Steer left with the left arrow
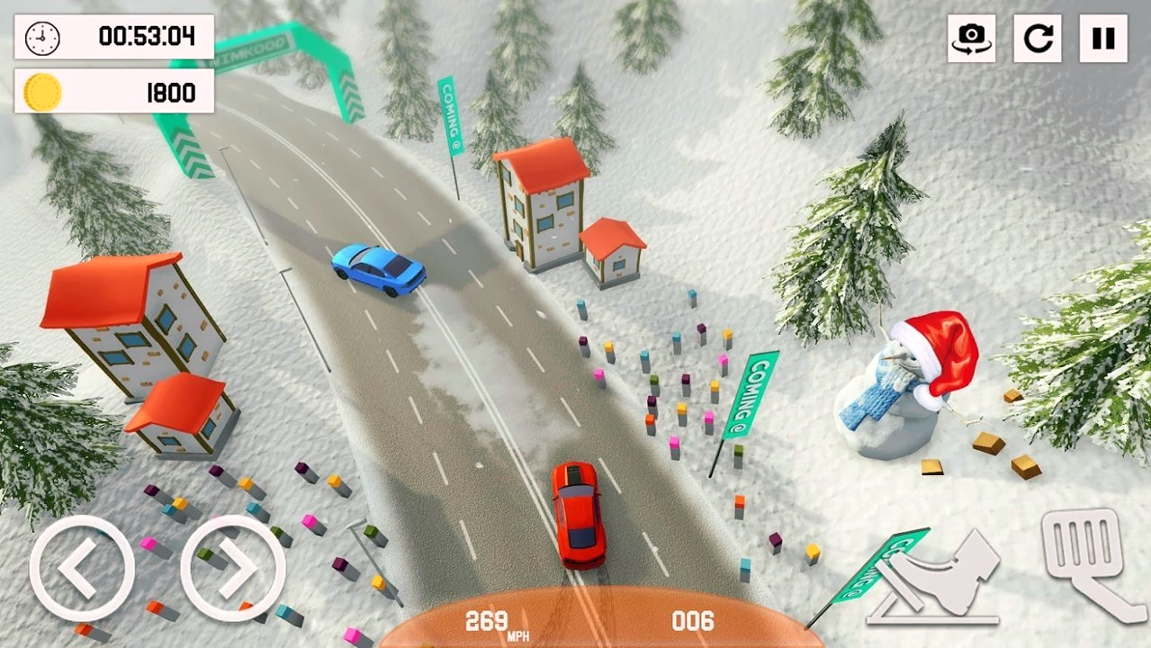 click(x=81, y=568)
